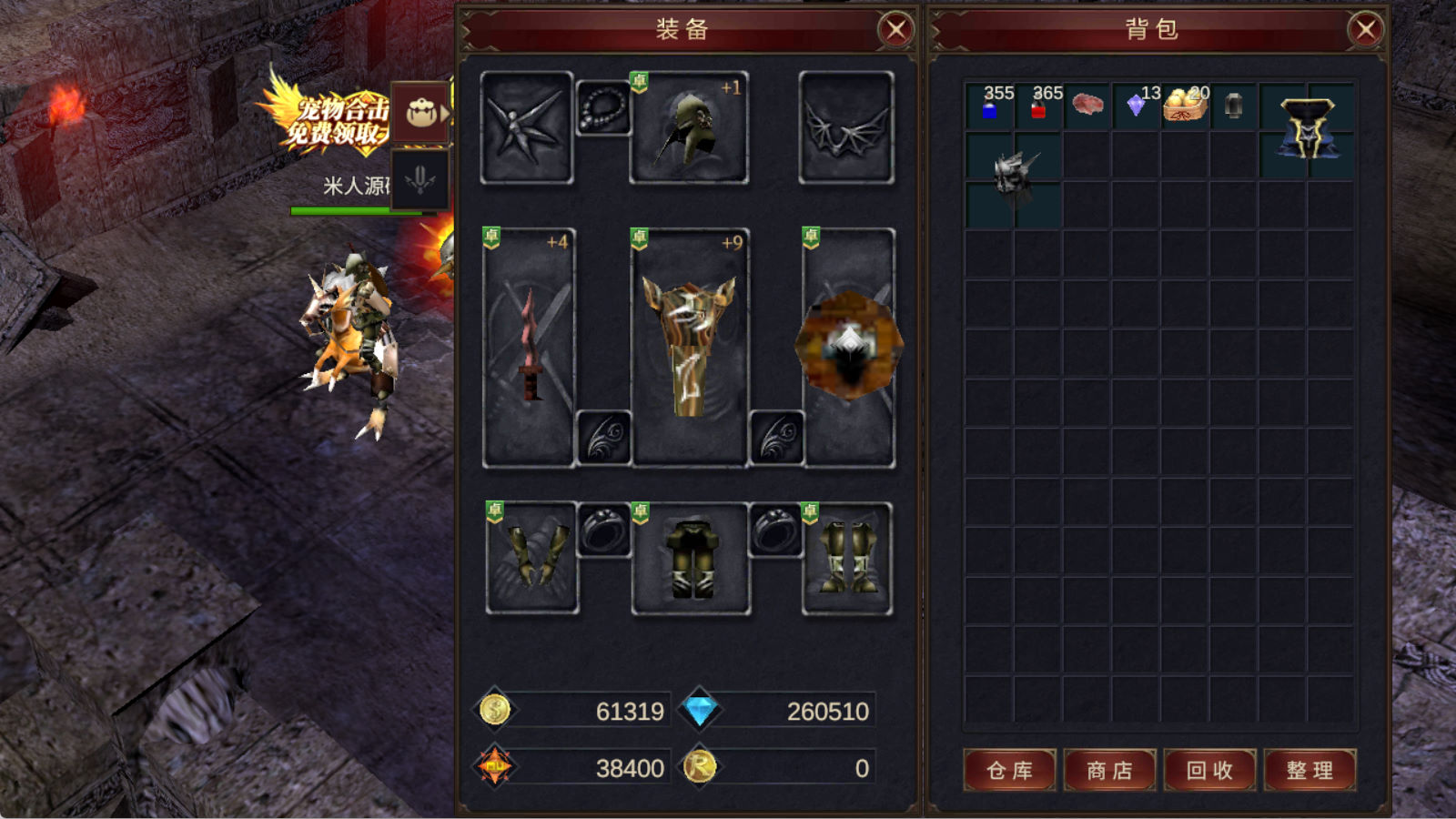Select the blue mana potion stack
The height and width of the screenshot is (819, 1456).
pos(989,107)
